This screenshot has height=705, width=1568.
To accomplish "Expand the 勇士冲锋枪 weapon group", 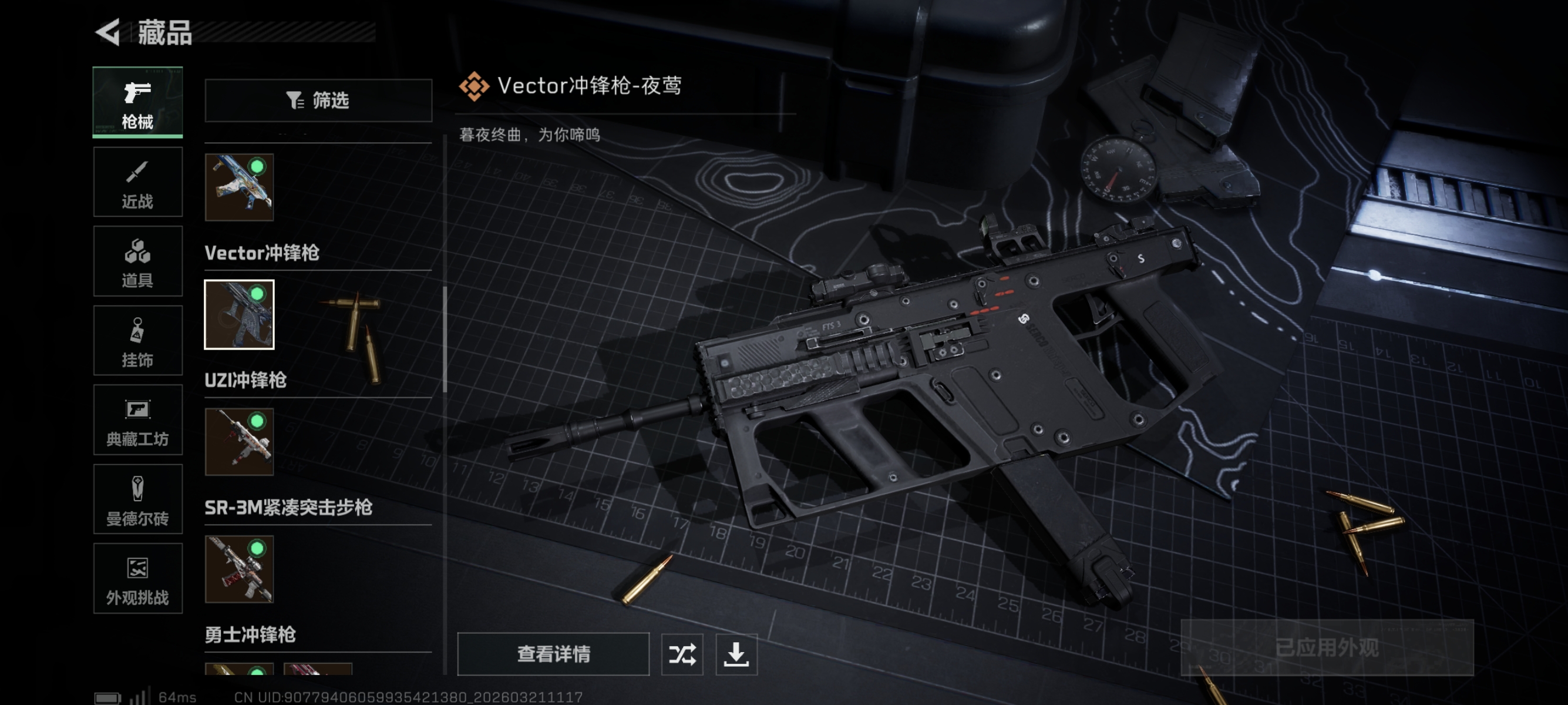I will [x=250, y=635].
